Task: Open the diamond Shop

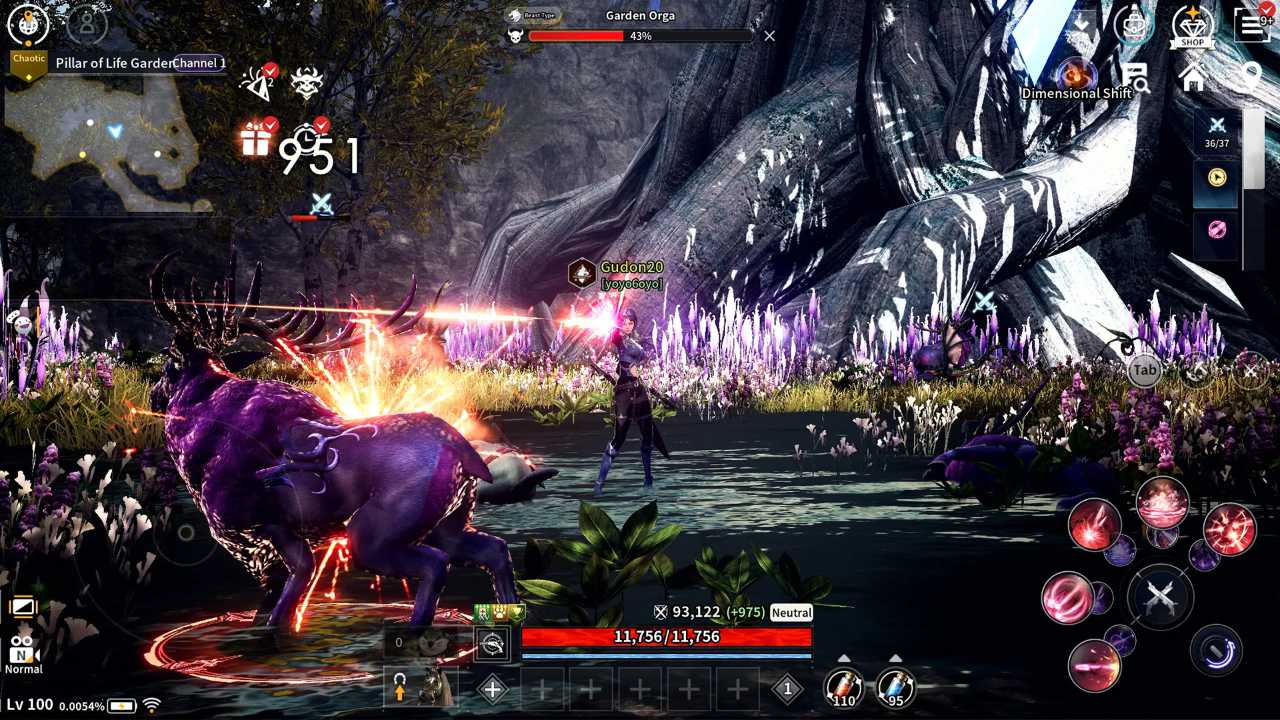Action: (x=1192, y=25)
